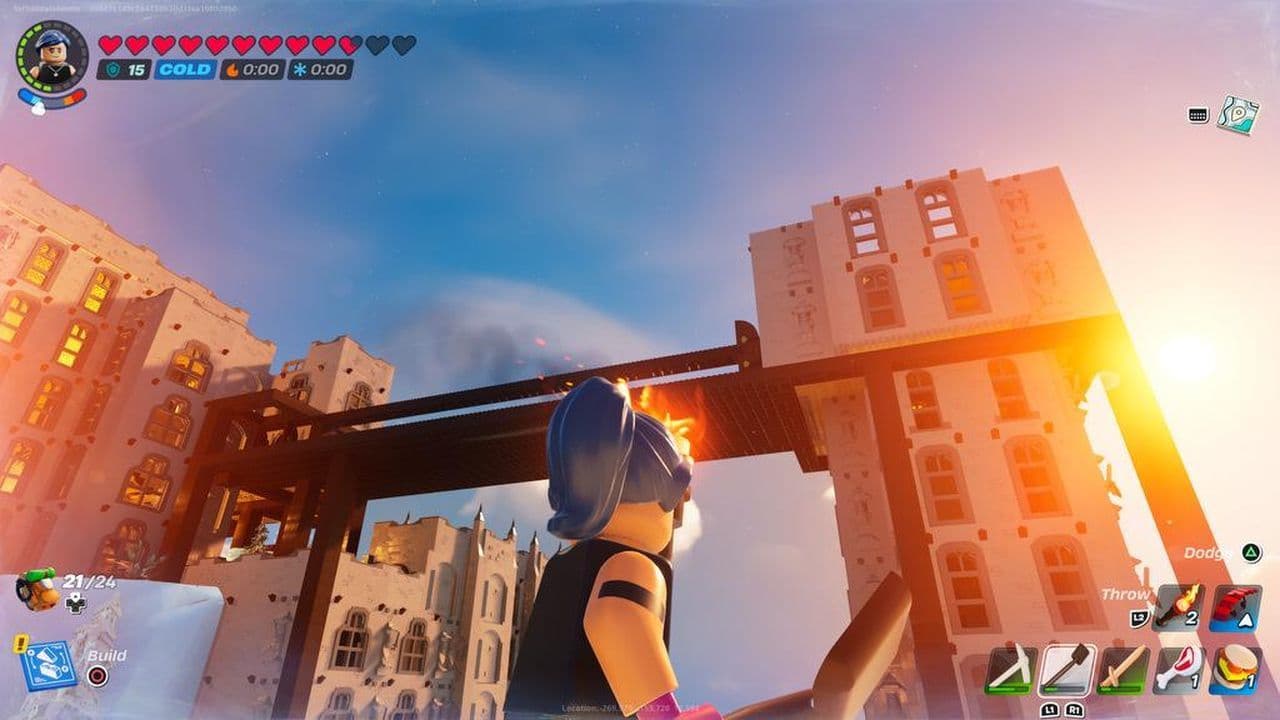This screenshot has height=720, width=1280.
Task: Click the blue build blueprint icon
Action: (x=50, y=665)
